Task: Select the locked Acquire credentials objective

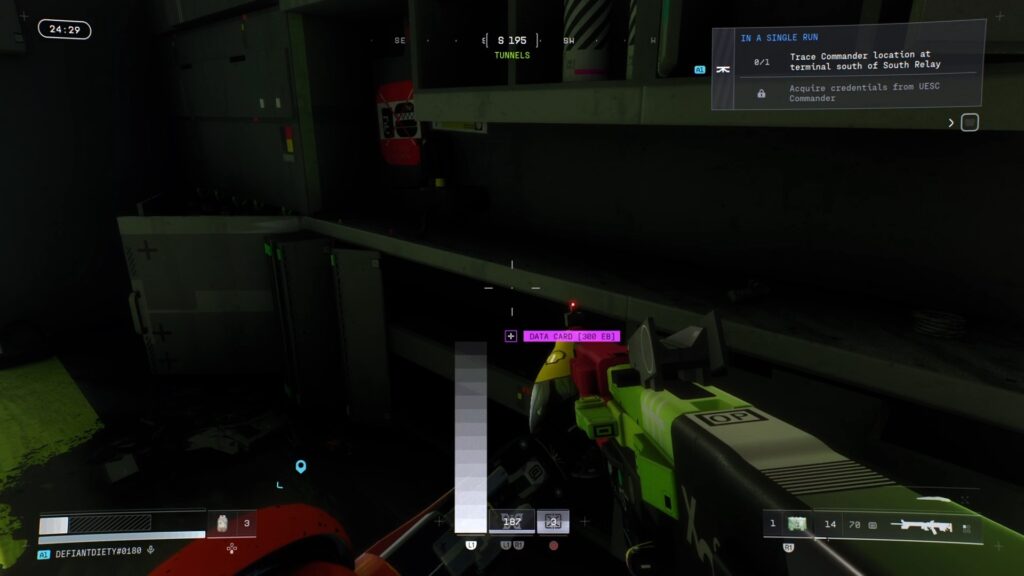Action: [866, 92]
